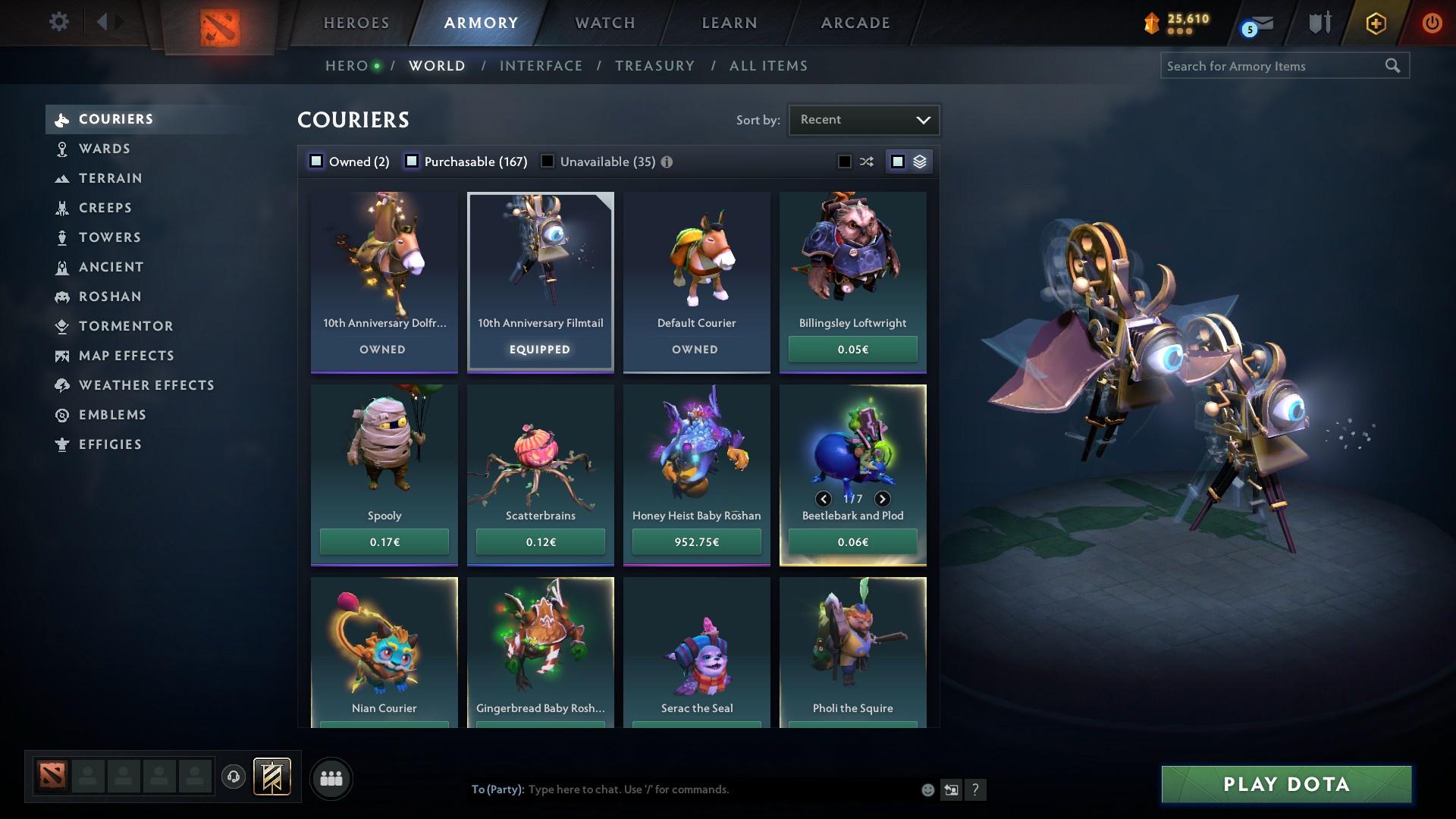This screenshot has width=1456, height=819.
Task: Click the stacked layers view icon
Action: click(920, 161)
